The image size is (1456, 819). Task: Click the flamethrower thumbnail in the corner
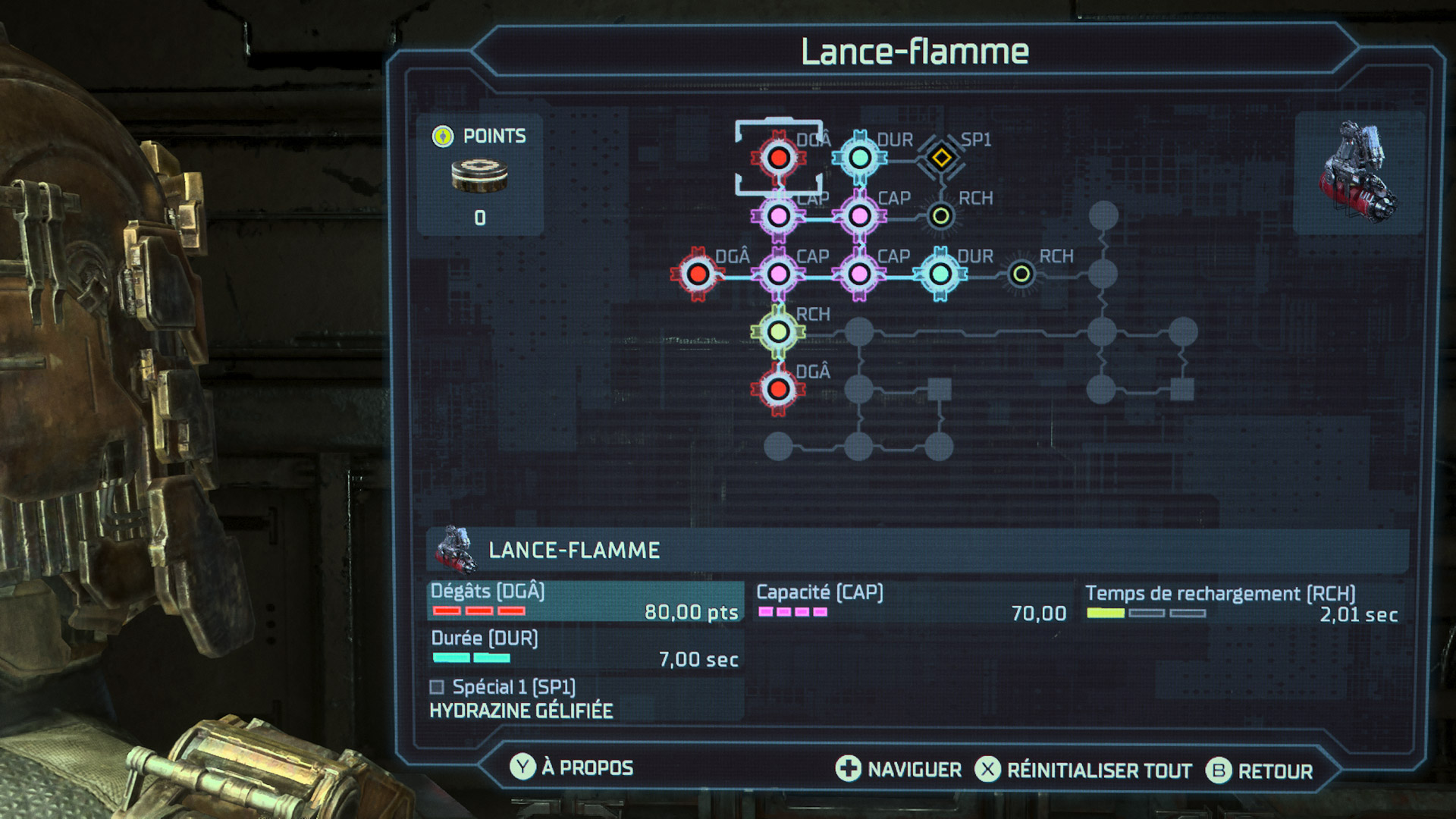pos(1358,173)
